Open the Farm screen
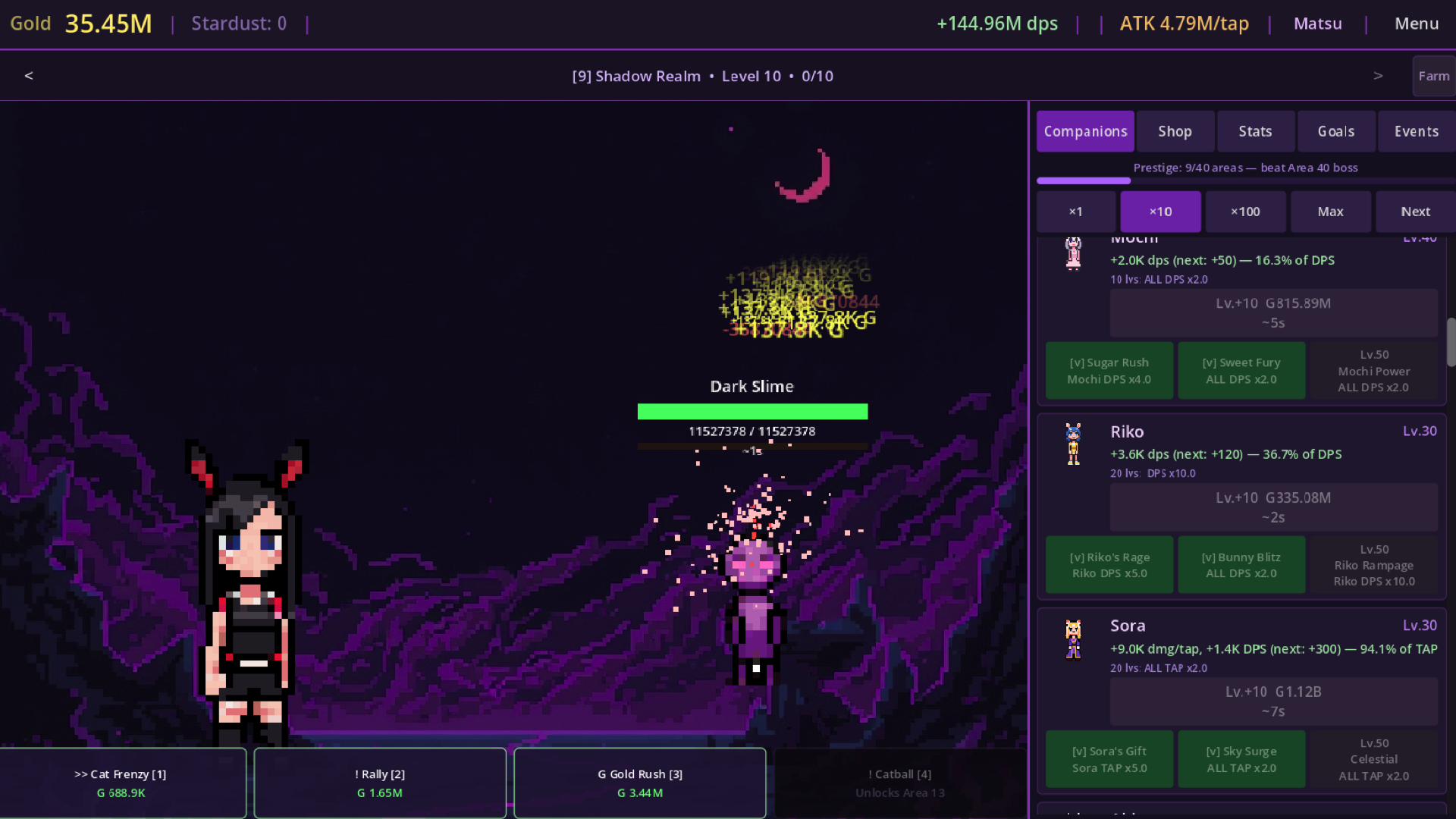The image size is (1456, 819). click(x=1433, y=76)
